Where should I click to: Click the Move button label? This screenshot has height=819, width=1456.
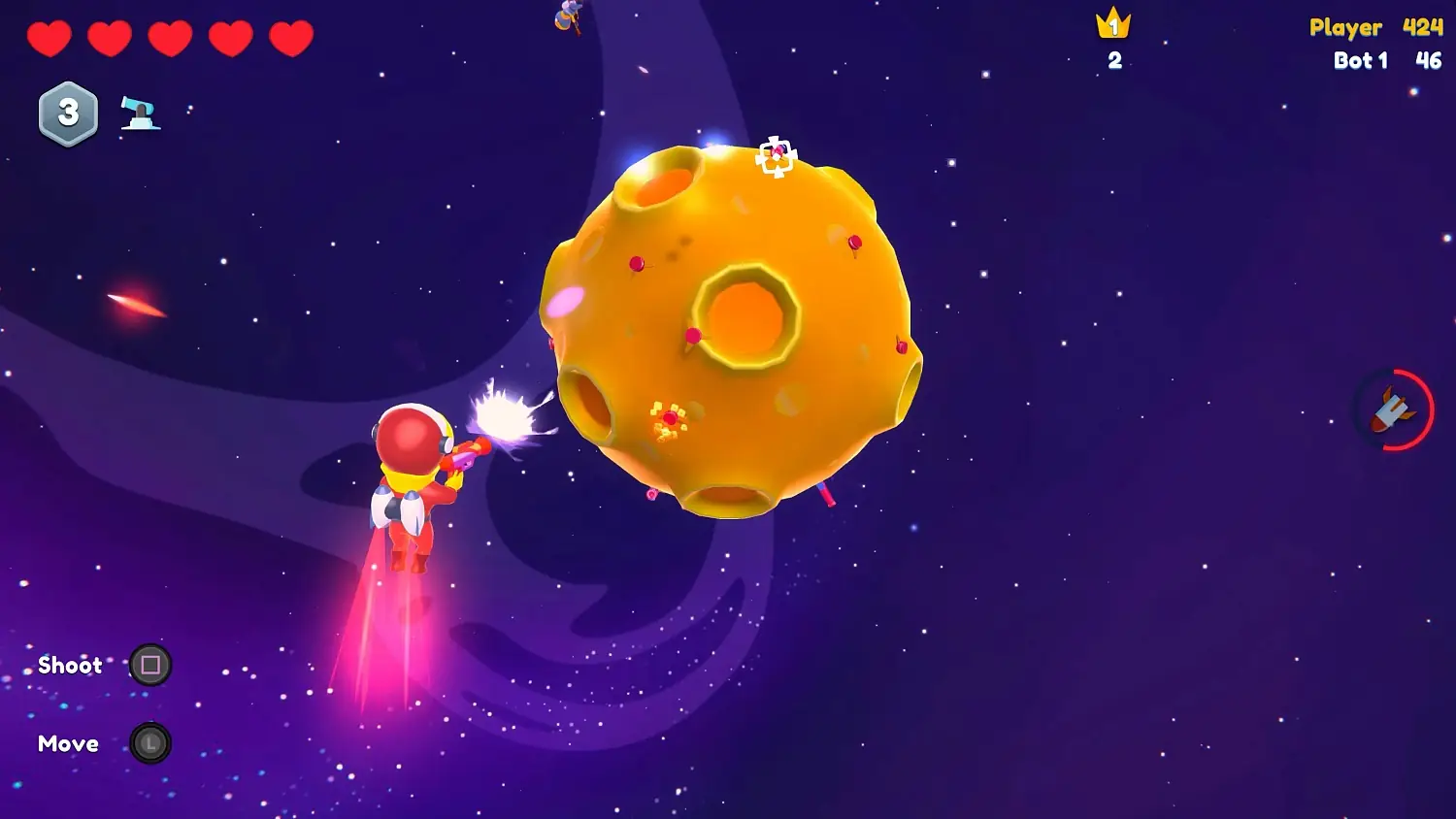pyautogui.click(x=67, y=743)
